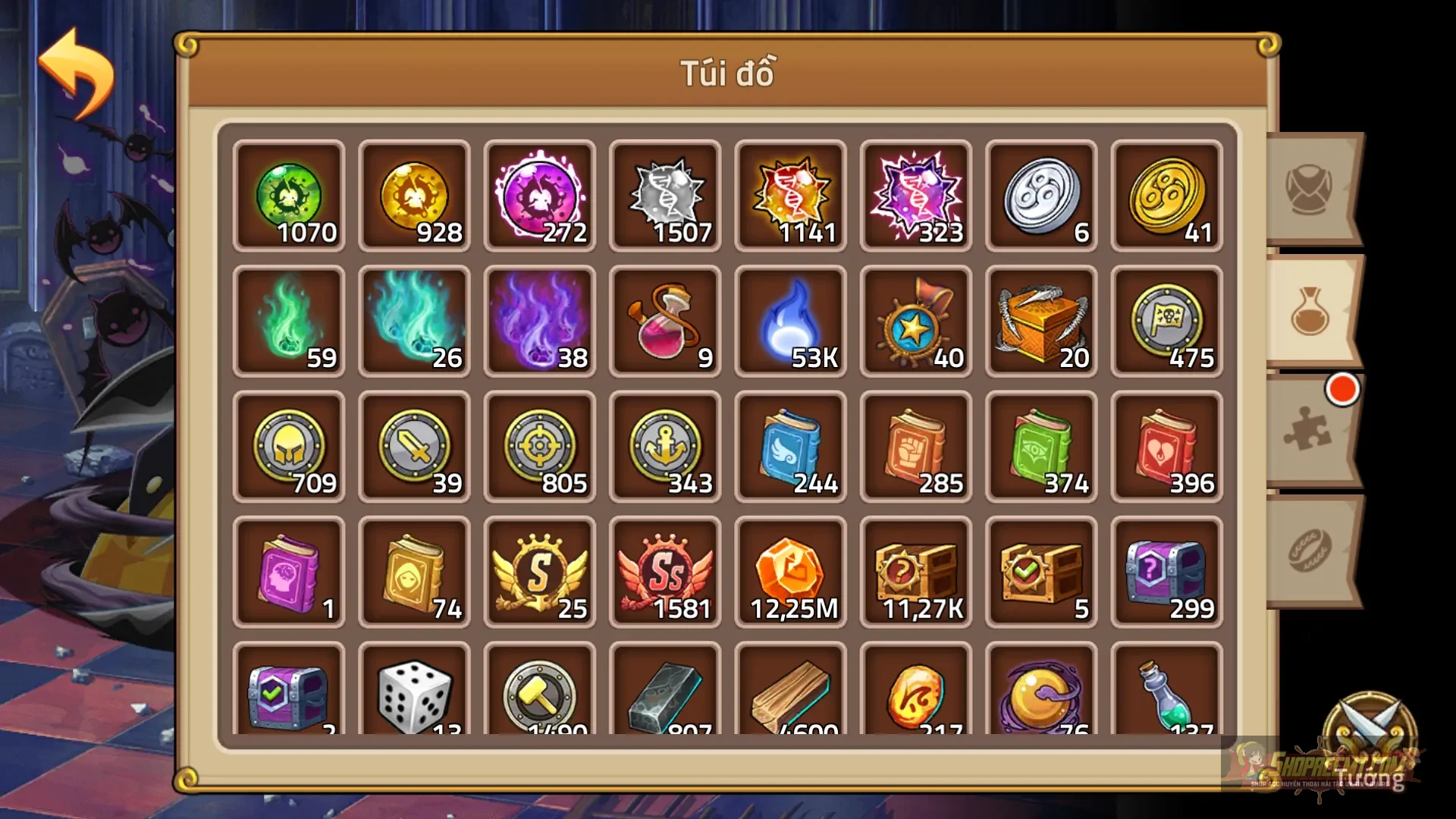The image size is (1456, 819).
Task: Open the red potion flask with count 9
Action: coord(665,321)
